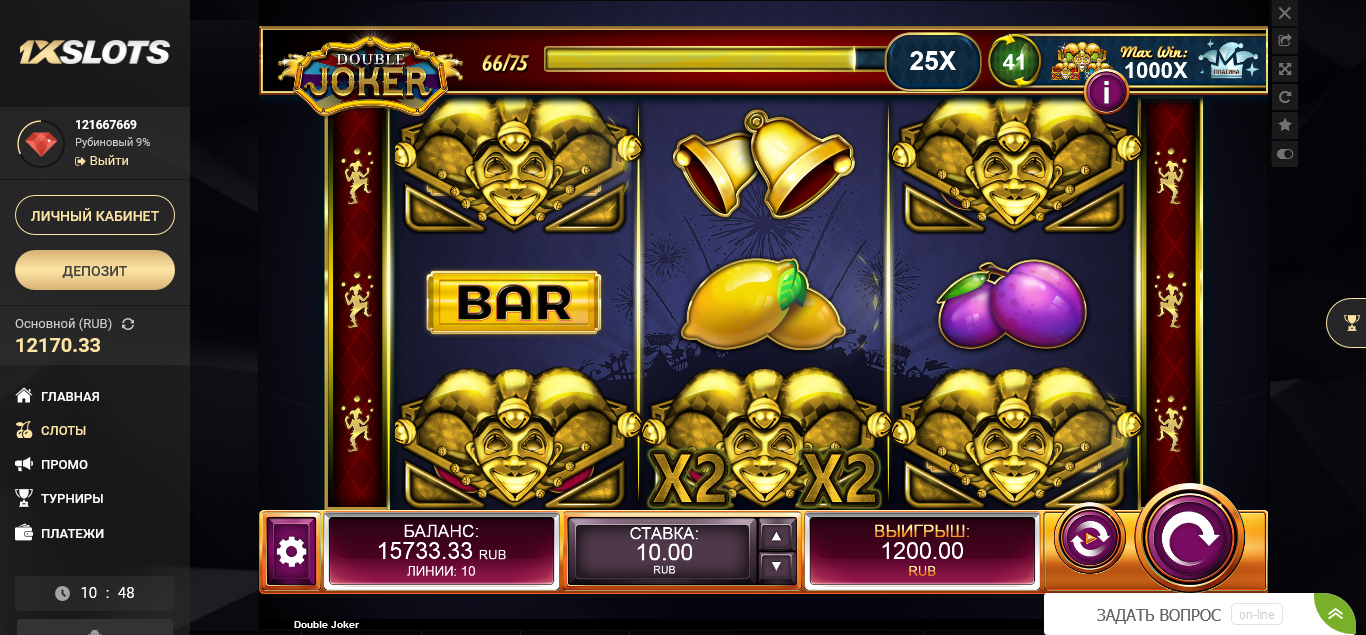Close the game window
This screenshot has width=1366, height=635.
[1285, 13]
